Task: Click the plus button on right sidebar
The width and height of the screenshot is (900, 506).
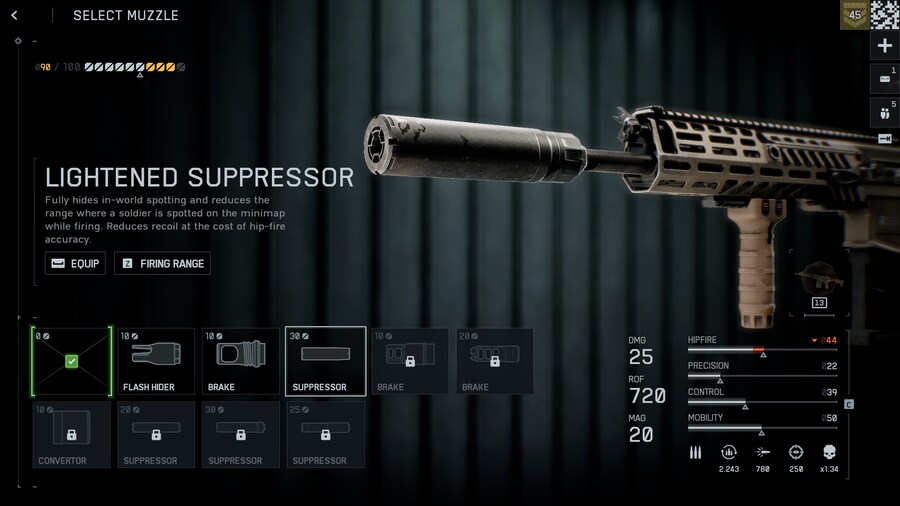Action: [884, 46]
